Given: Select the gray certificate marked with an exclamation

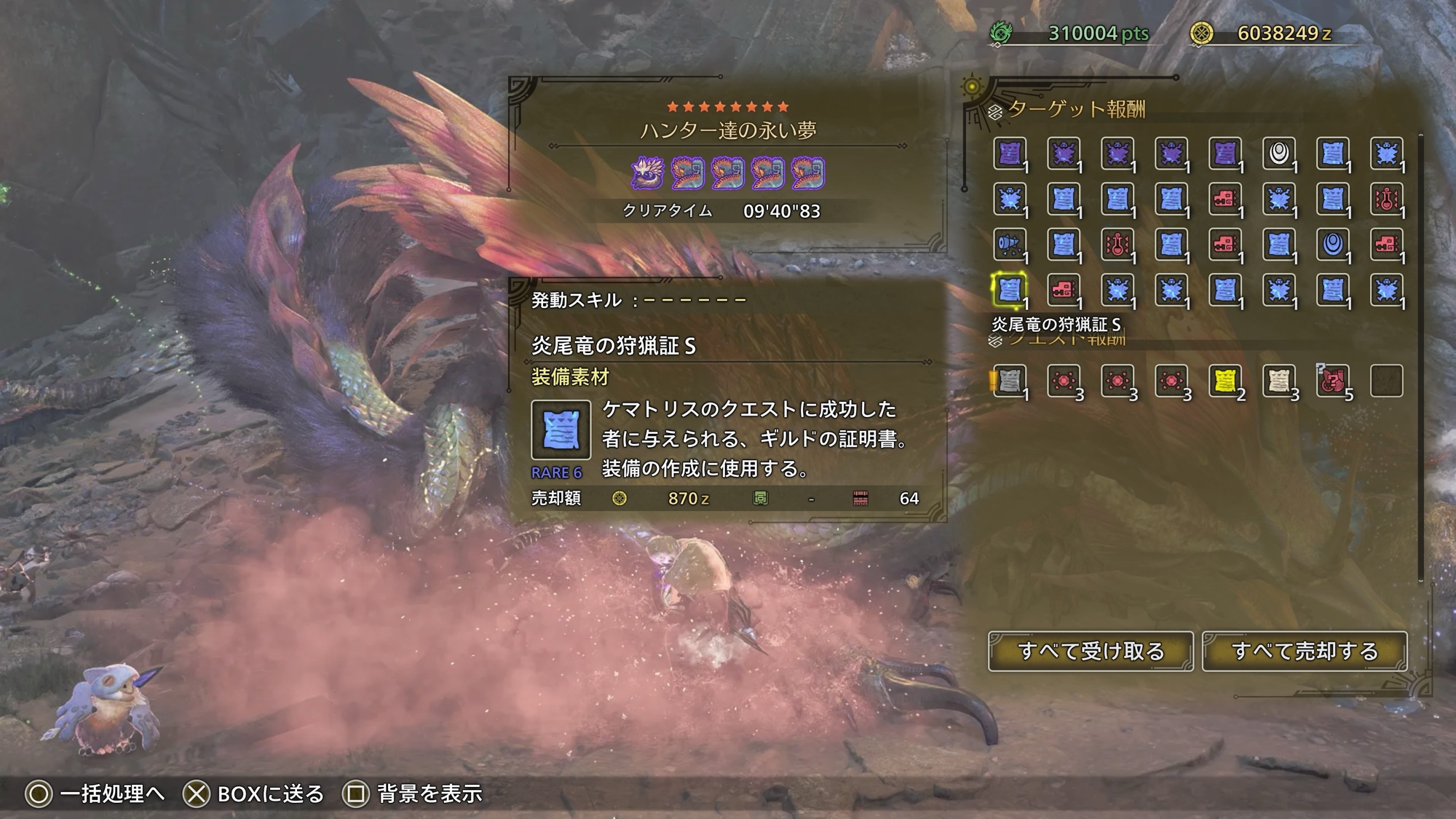Looking at the screenshot, I should tap(1010, 381).
